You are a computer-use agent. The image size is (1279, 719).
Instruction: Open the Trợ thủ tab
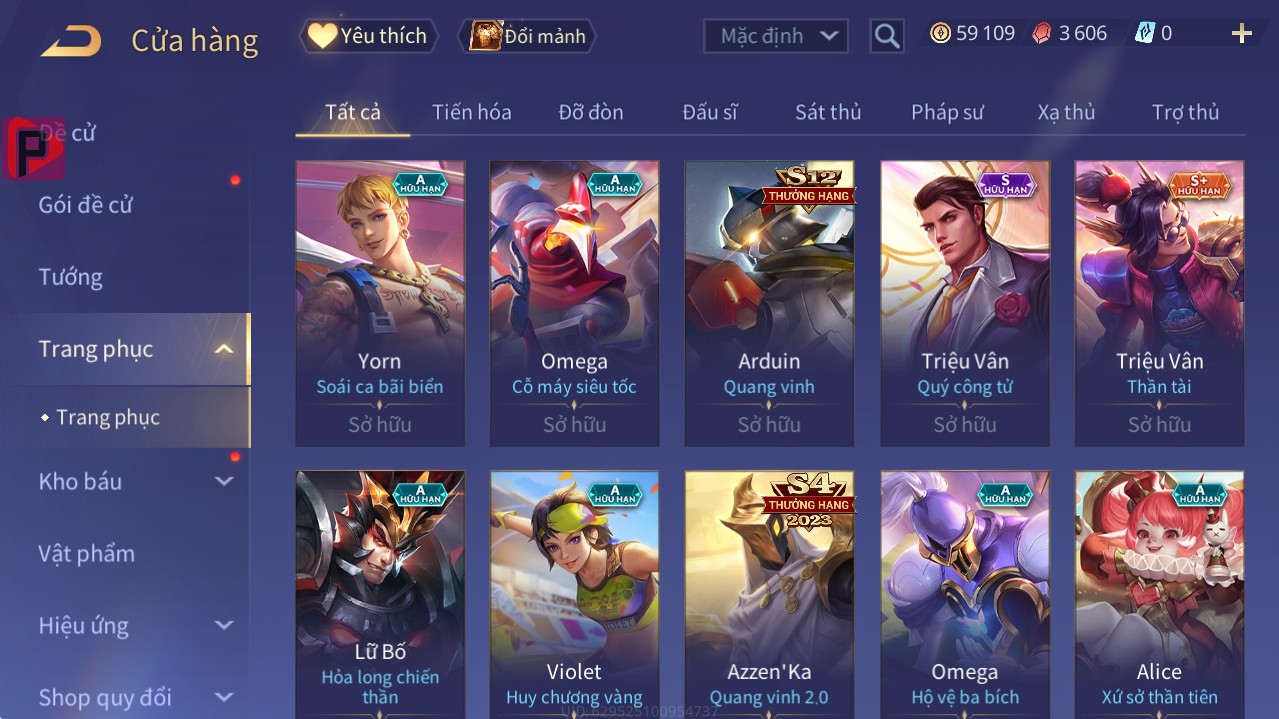[x=1185, y=112]
